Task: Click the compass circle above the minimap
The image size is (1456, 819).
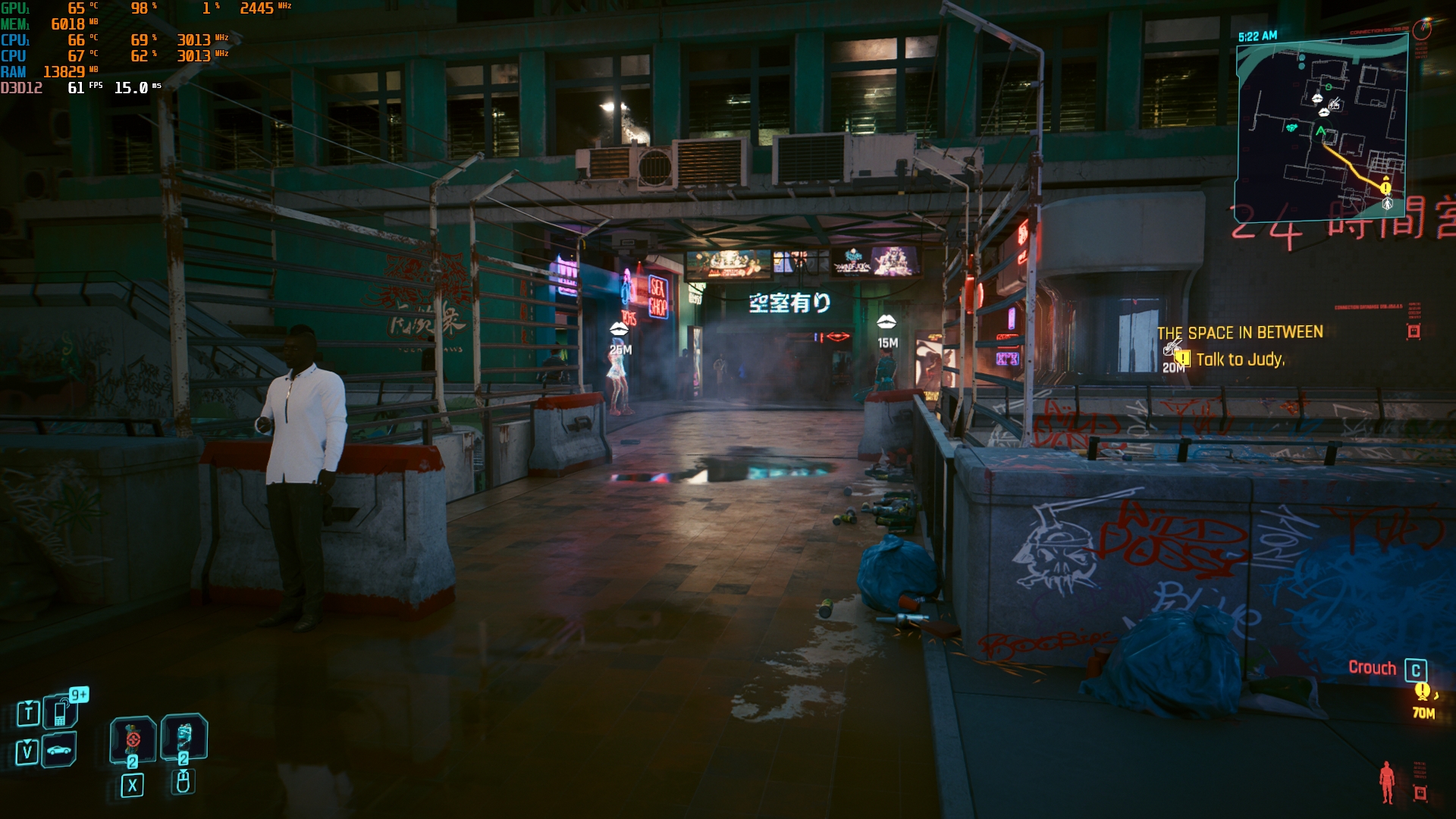Action: (x=1422, y=30)
